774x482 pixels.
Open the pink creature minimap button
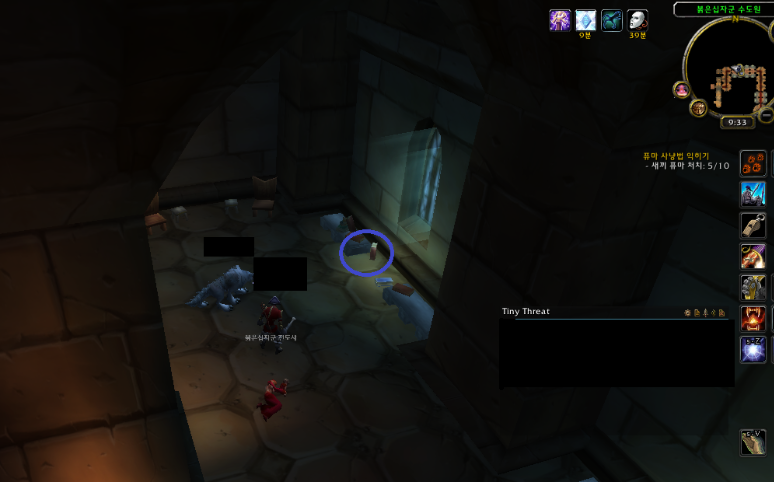[683, 90]
